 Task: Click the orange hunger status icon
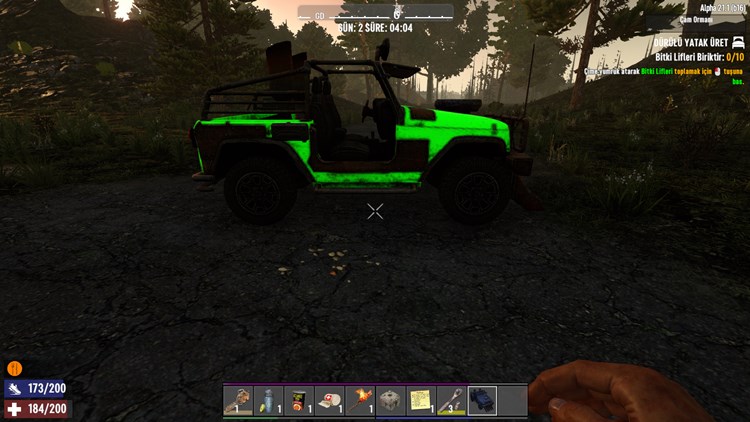(14, 368)
